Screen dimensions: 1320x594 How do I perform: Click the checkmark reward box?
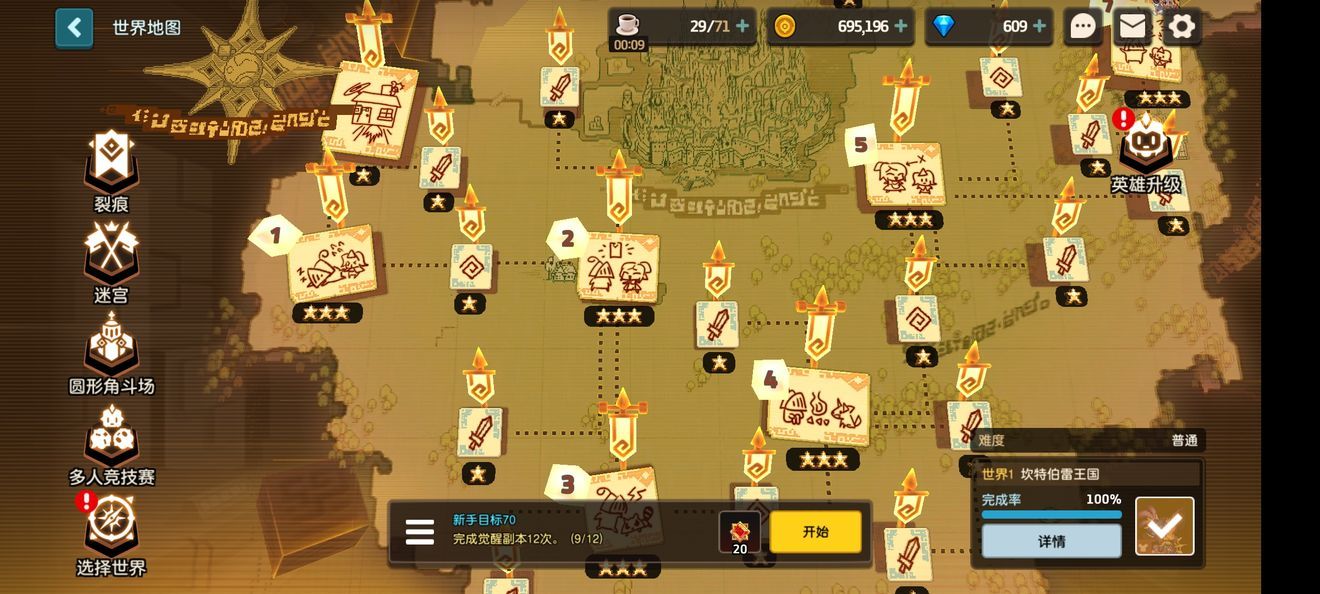pos(1164,526)
